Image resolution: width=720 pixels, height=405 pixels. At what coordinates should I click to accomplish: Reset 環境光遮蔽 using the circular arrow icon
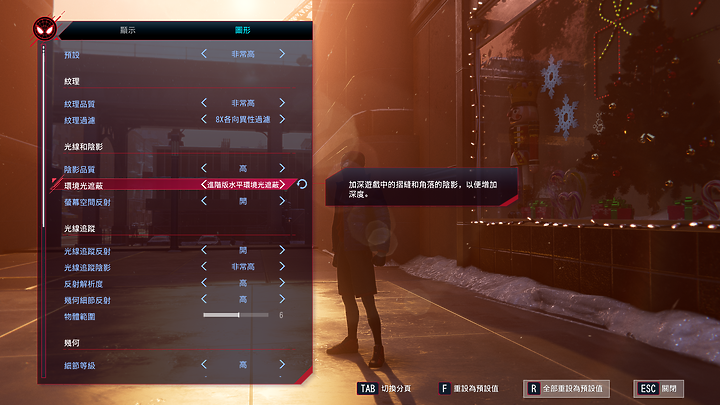[x=302, y=185]
